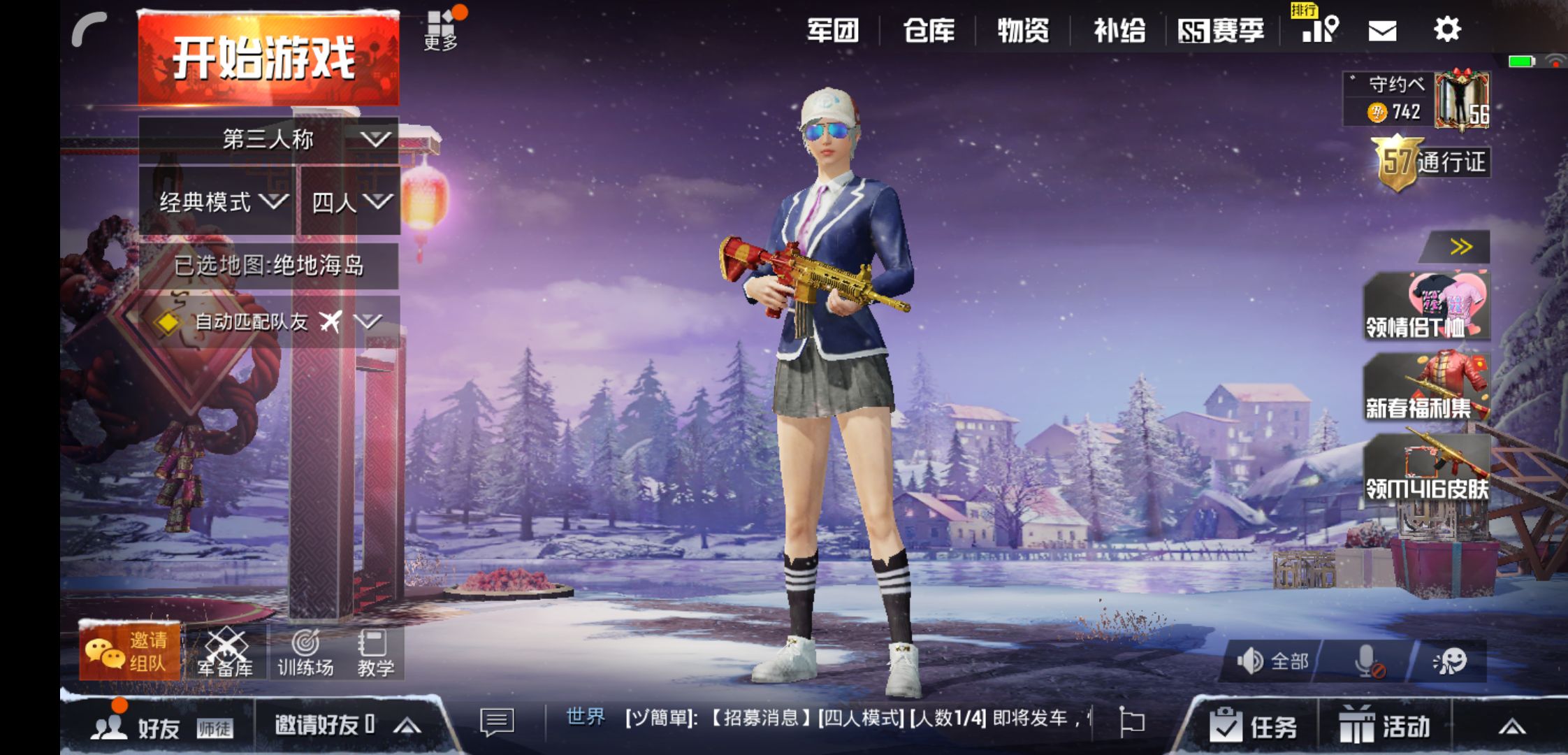Open the mail envelope icon
The width and height of the screenshot is (1568, 755).
coord(1381,31)
